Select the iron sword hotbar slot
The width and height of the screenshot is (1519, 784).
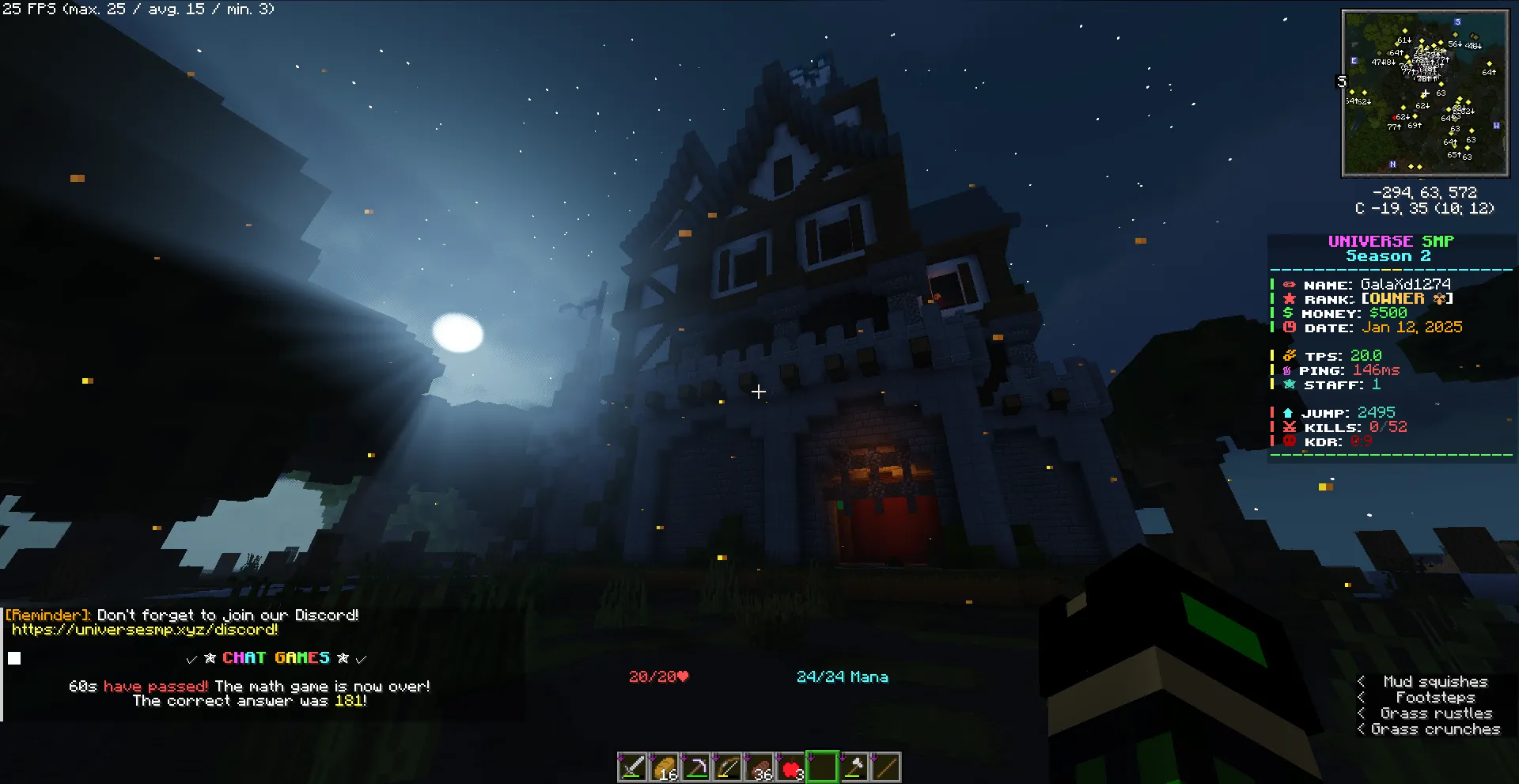coord(633,767)
